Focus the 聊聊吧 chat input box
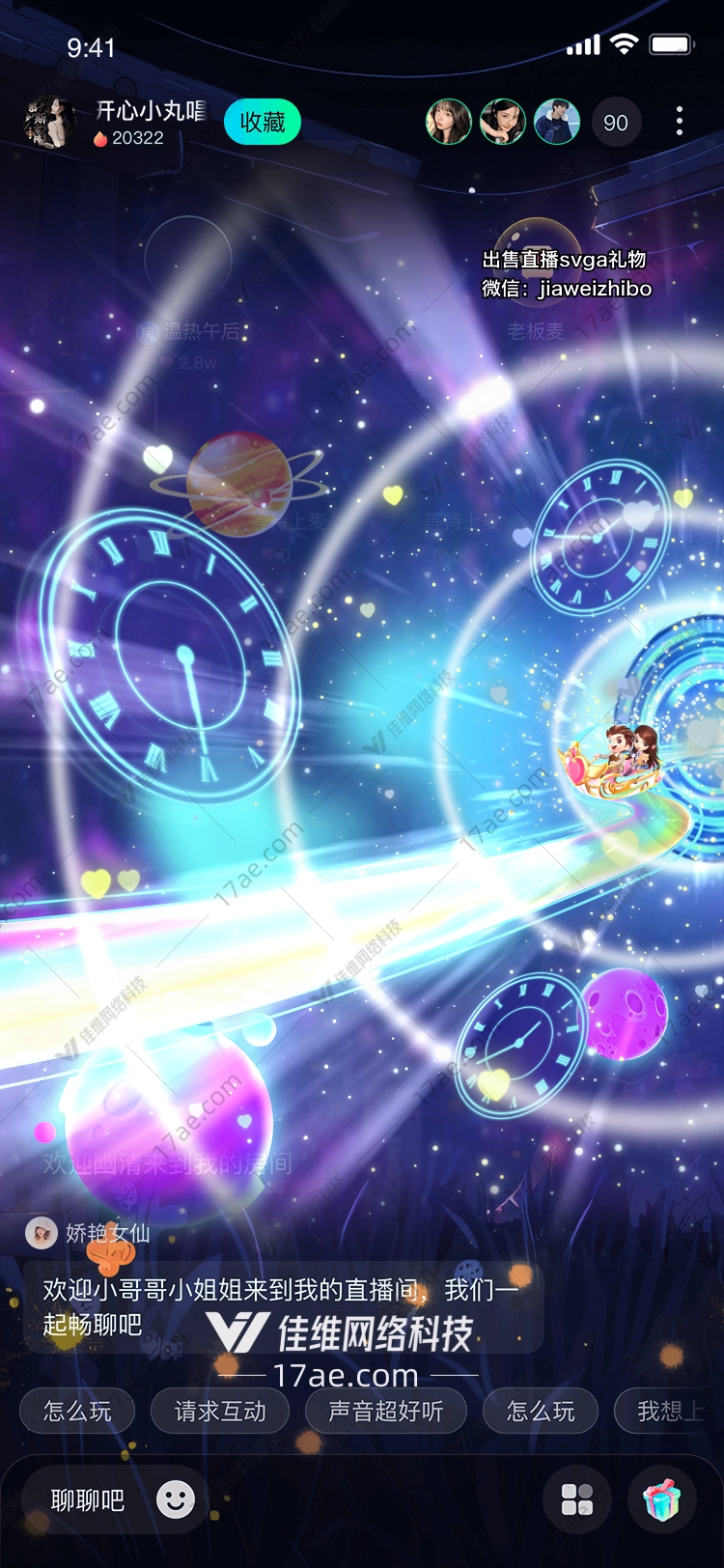This screenshot has height=1568, width=724. pyautogui.click(x=88, y=1500)
